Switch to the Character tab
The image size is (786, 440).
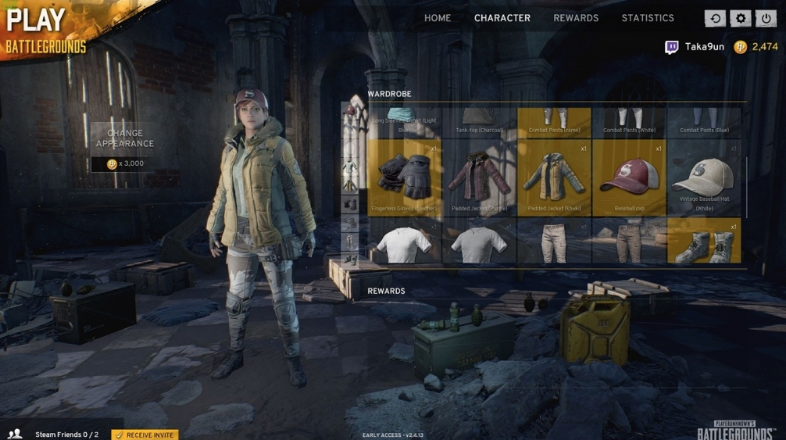tap(502, 18)
